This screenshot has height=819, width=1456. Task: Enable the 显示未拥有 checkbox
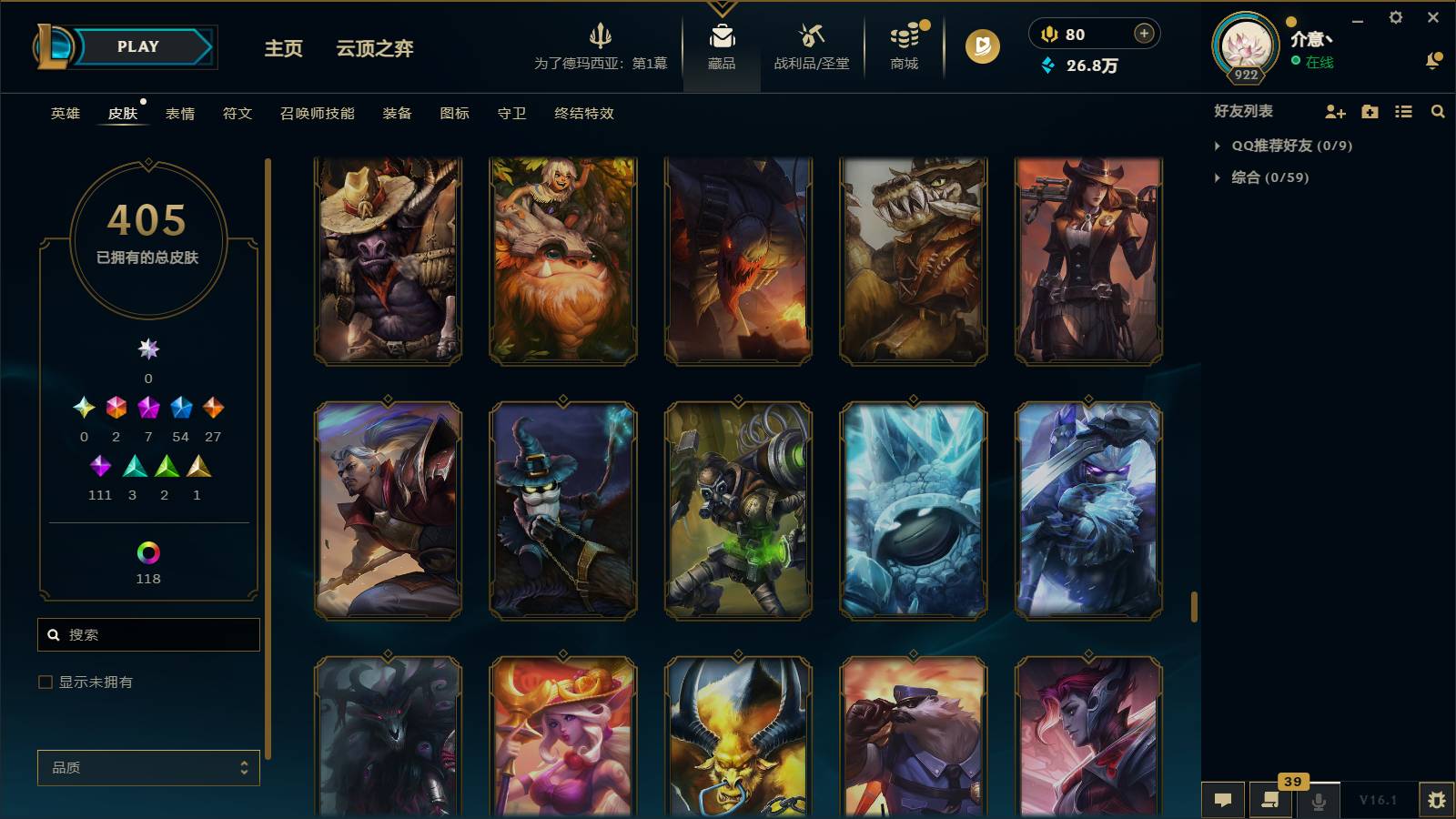coord(44,681)
